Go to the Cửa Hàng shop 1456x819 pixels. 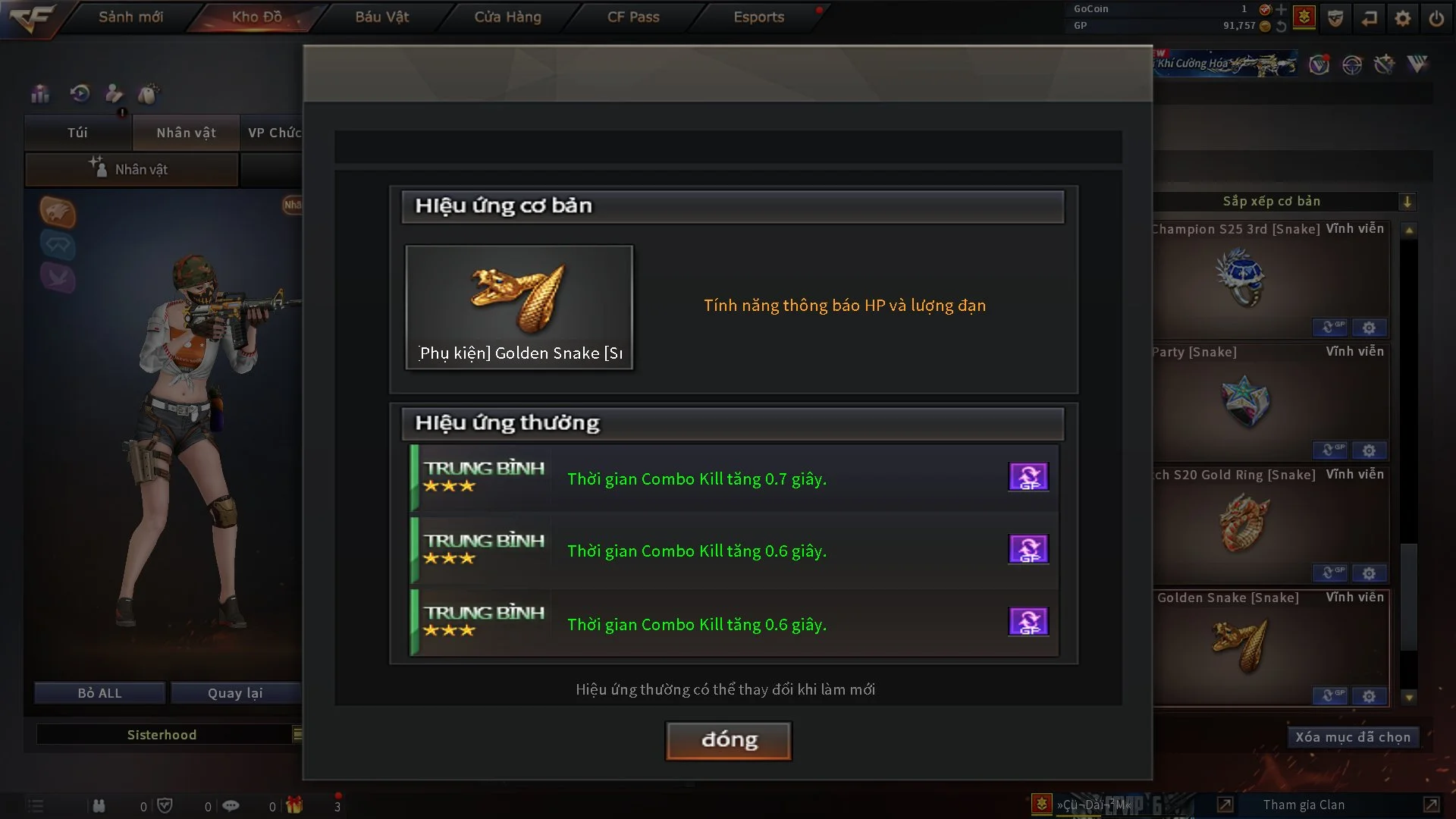click(x=507, y=17)
